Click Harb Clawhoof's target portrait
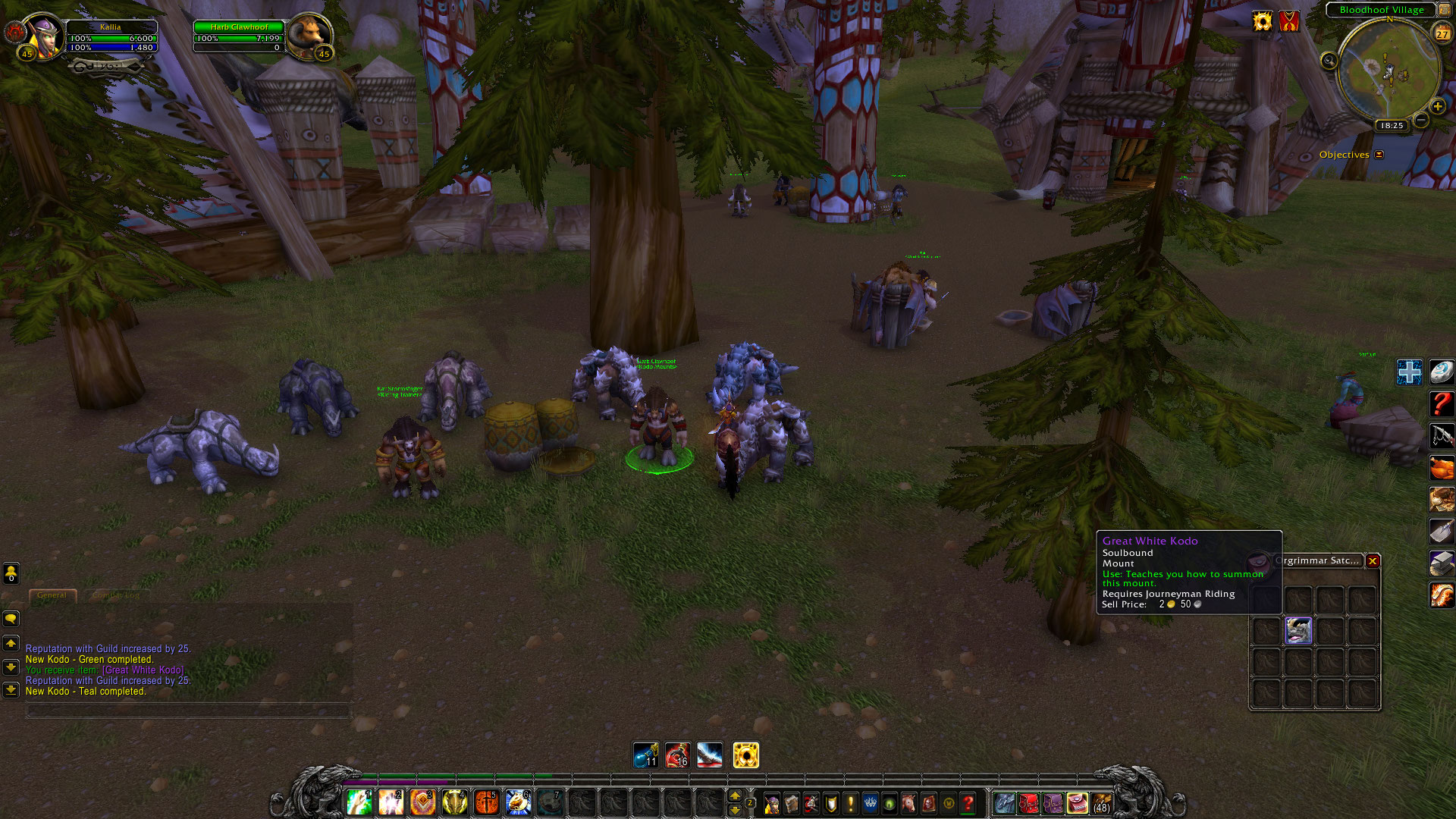This screenshot has height=819, width=1456. 309,35
